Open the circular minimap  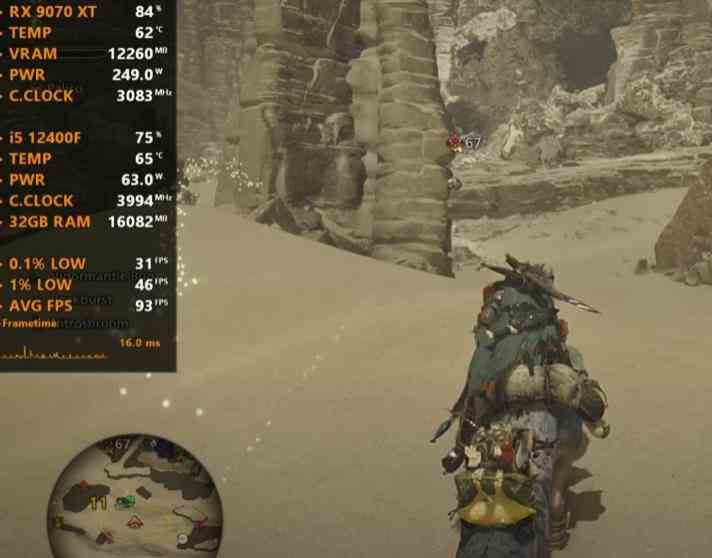tap(134, 497)
